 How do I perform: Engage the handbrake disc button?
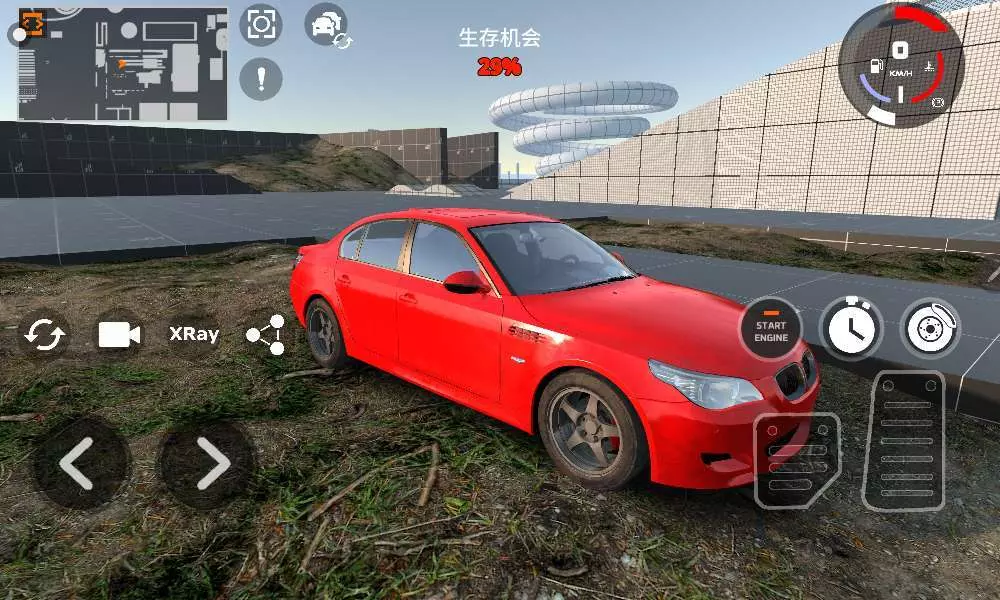click(x=930, y=329)
